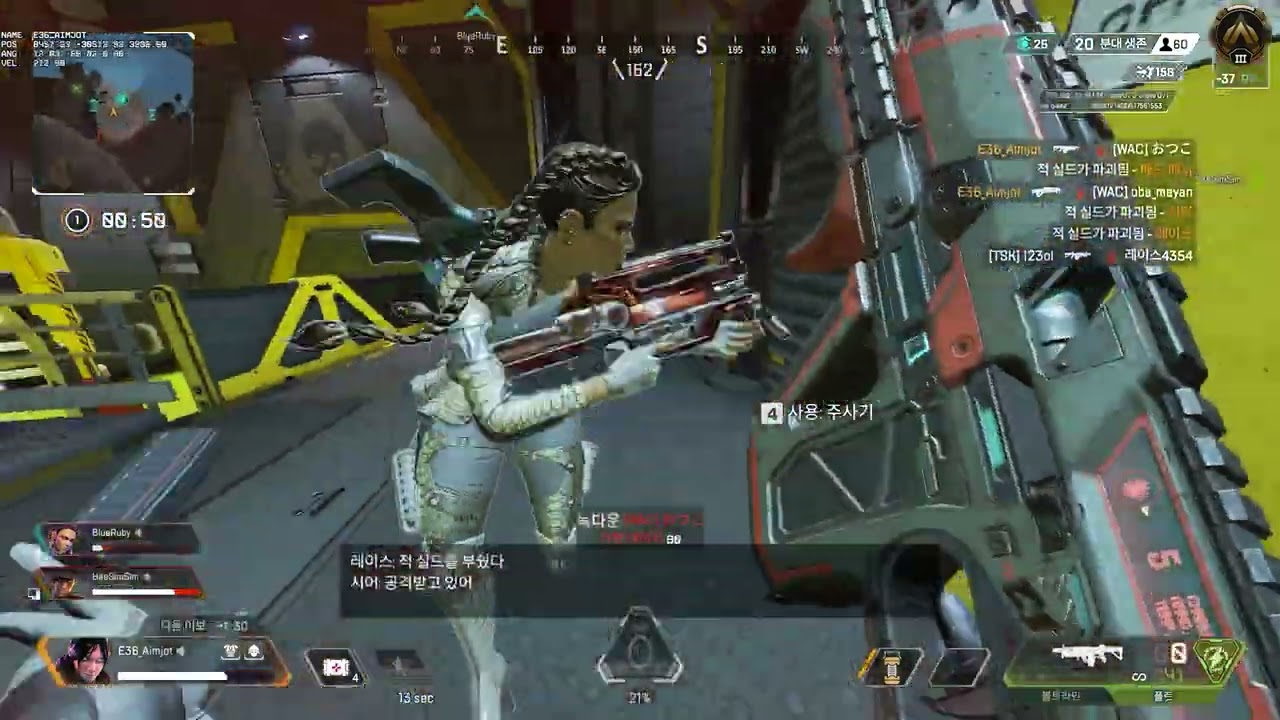
Task: Select the yellow ordnance item slot
Action: pyautogui.click(x=891, y=667)
